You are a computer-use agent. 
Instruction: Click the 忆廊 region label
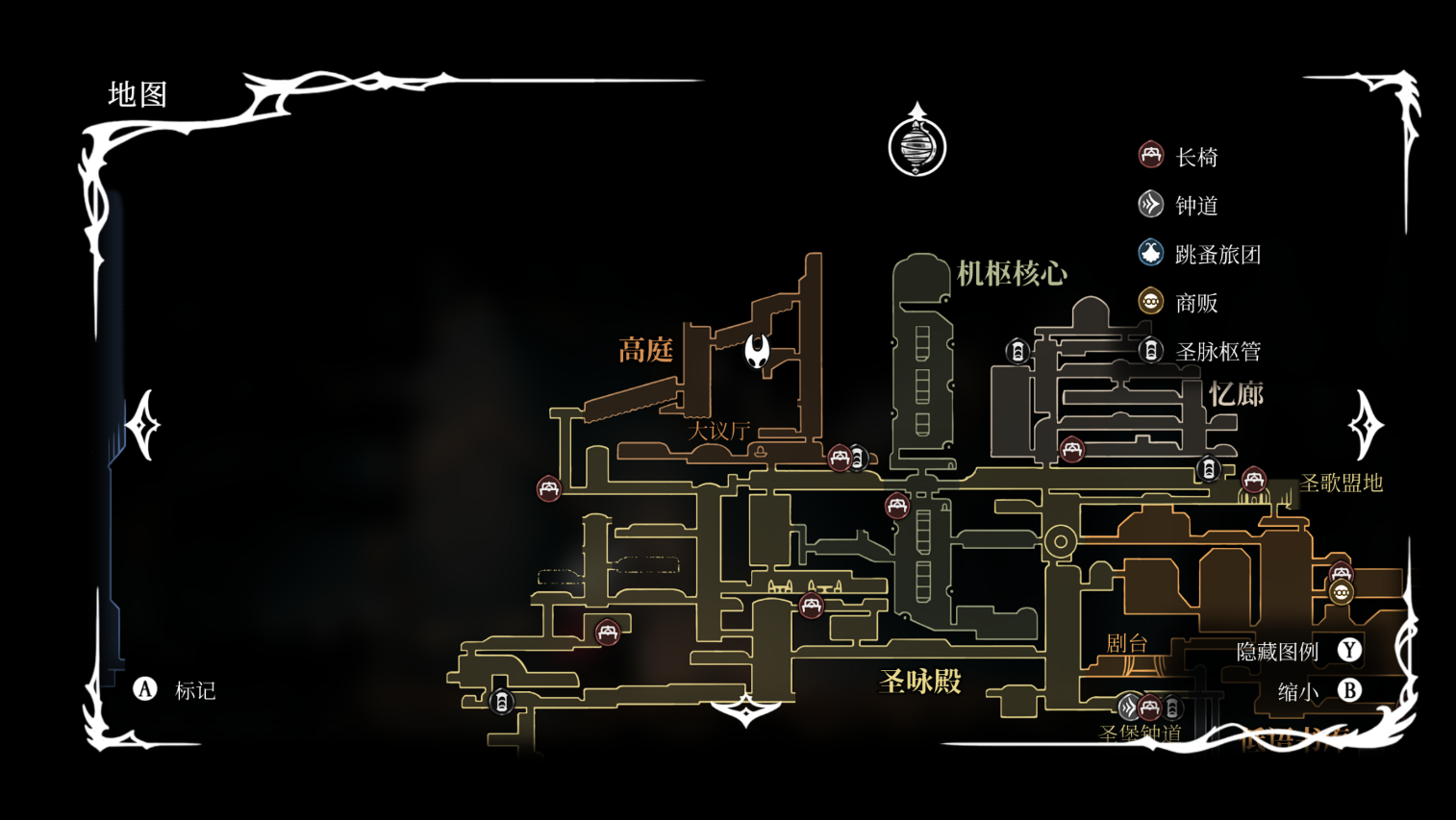point(1236,394)
